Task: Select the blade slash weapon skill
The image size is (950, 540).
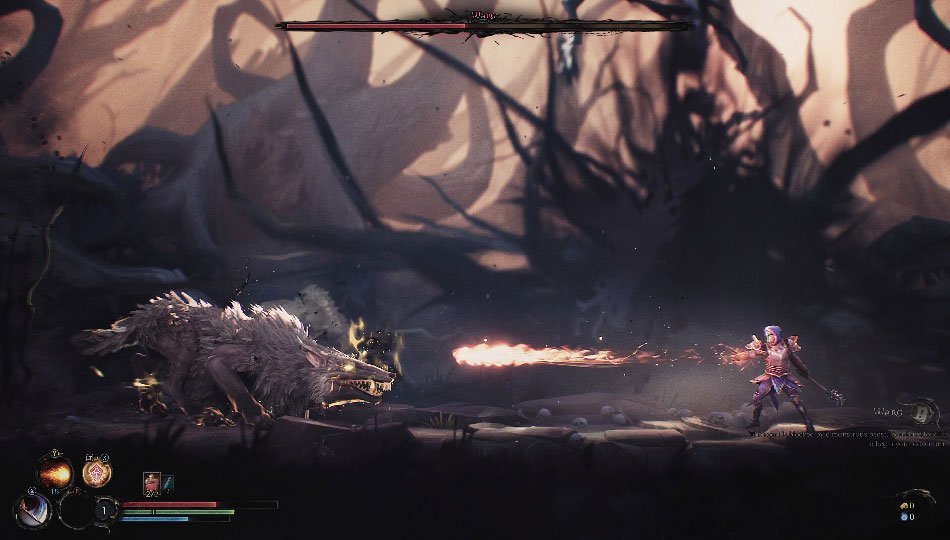Action: pos(32,510)
